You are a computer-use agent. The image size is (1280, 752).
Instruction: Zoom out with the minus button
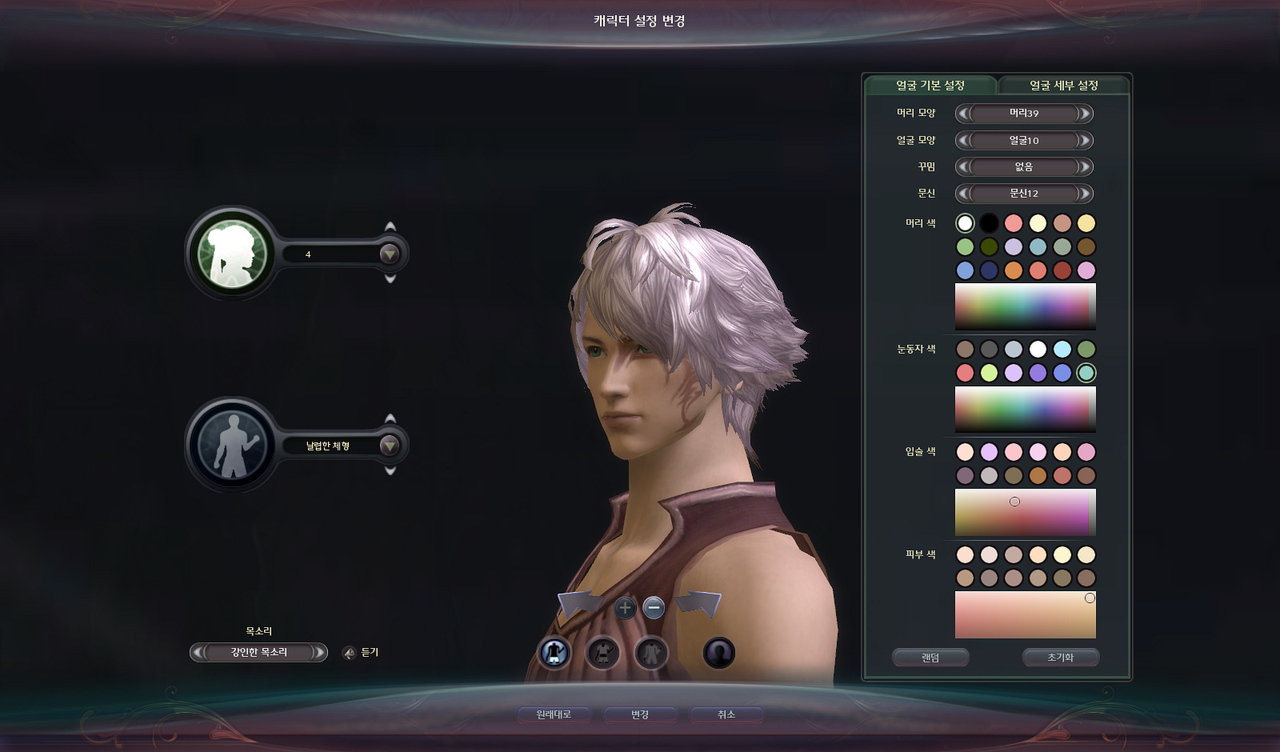653,607
